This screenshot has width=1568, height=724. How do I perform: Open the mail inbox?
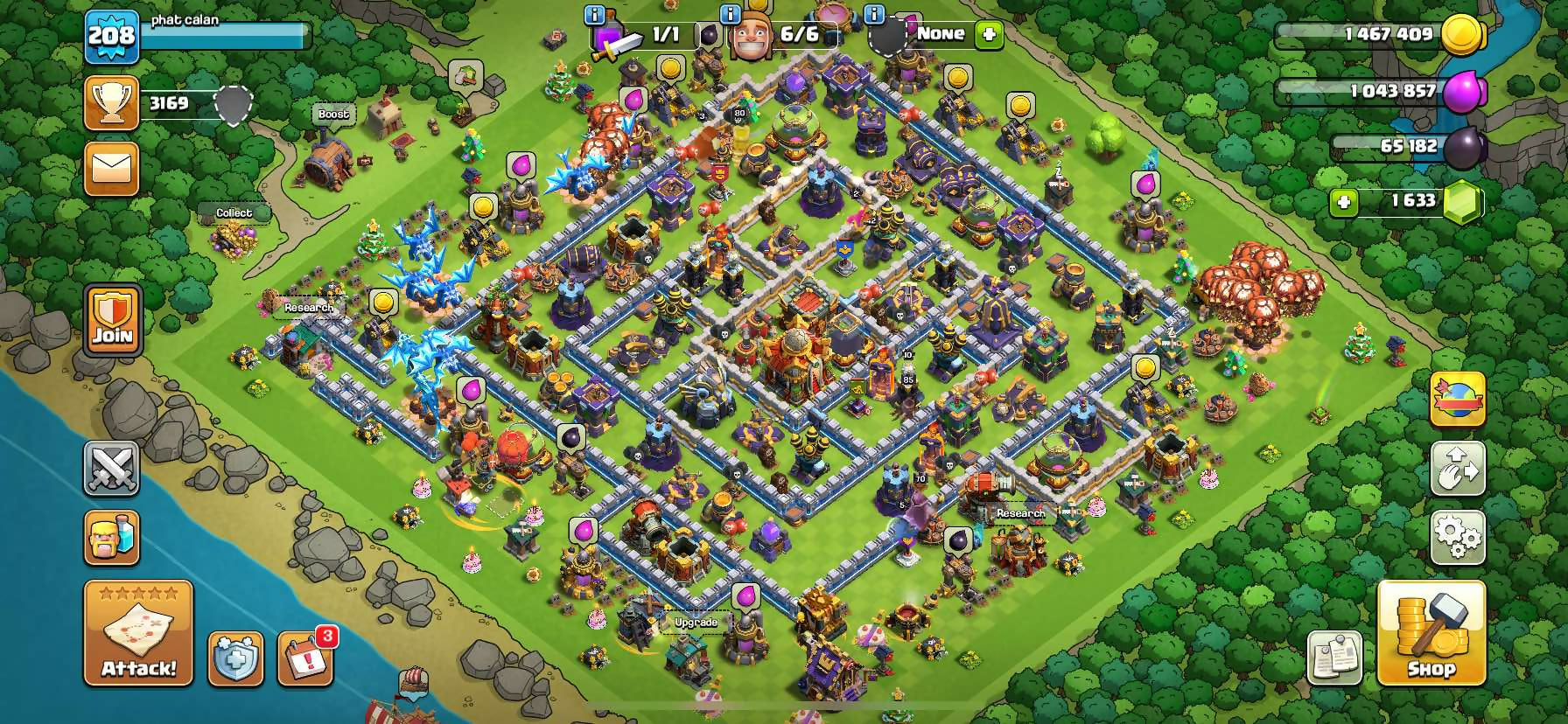[x=112, y=168]
